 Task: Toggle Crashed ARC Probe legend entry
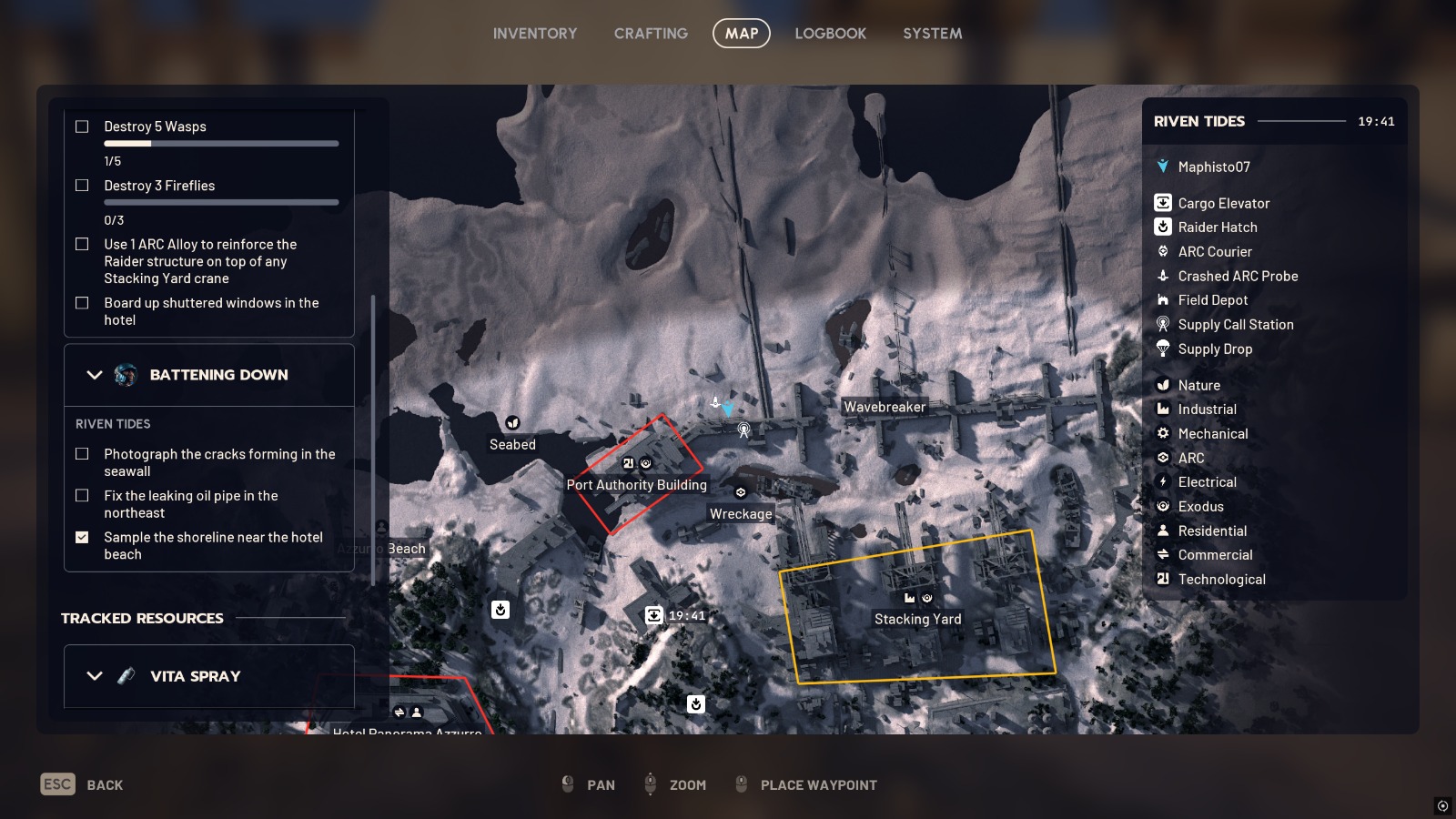click(1237, 276)
